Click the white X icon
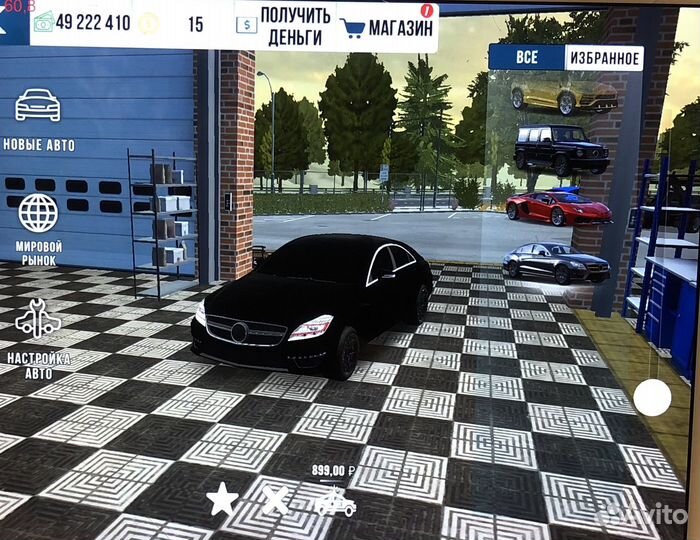Screen dimensions: 700x540 point(275,499)
